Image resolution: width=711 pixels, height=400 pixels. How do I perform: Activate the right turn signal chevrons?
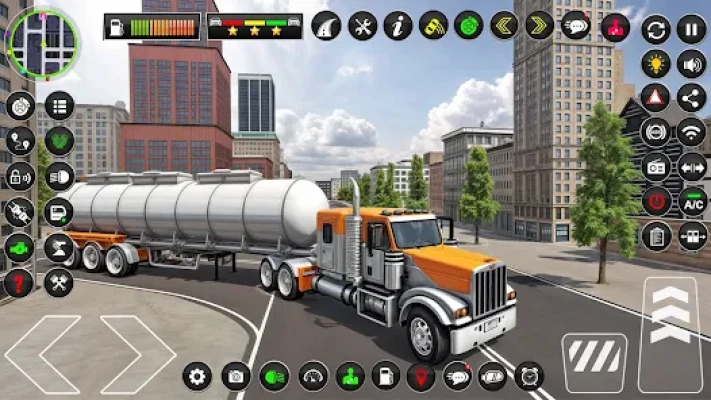coord(539,25)
